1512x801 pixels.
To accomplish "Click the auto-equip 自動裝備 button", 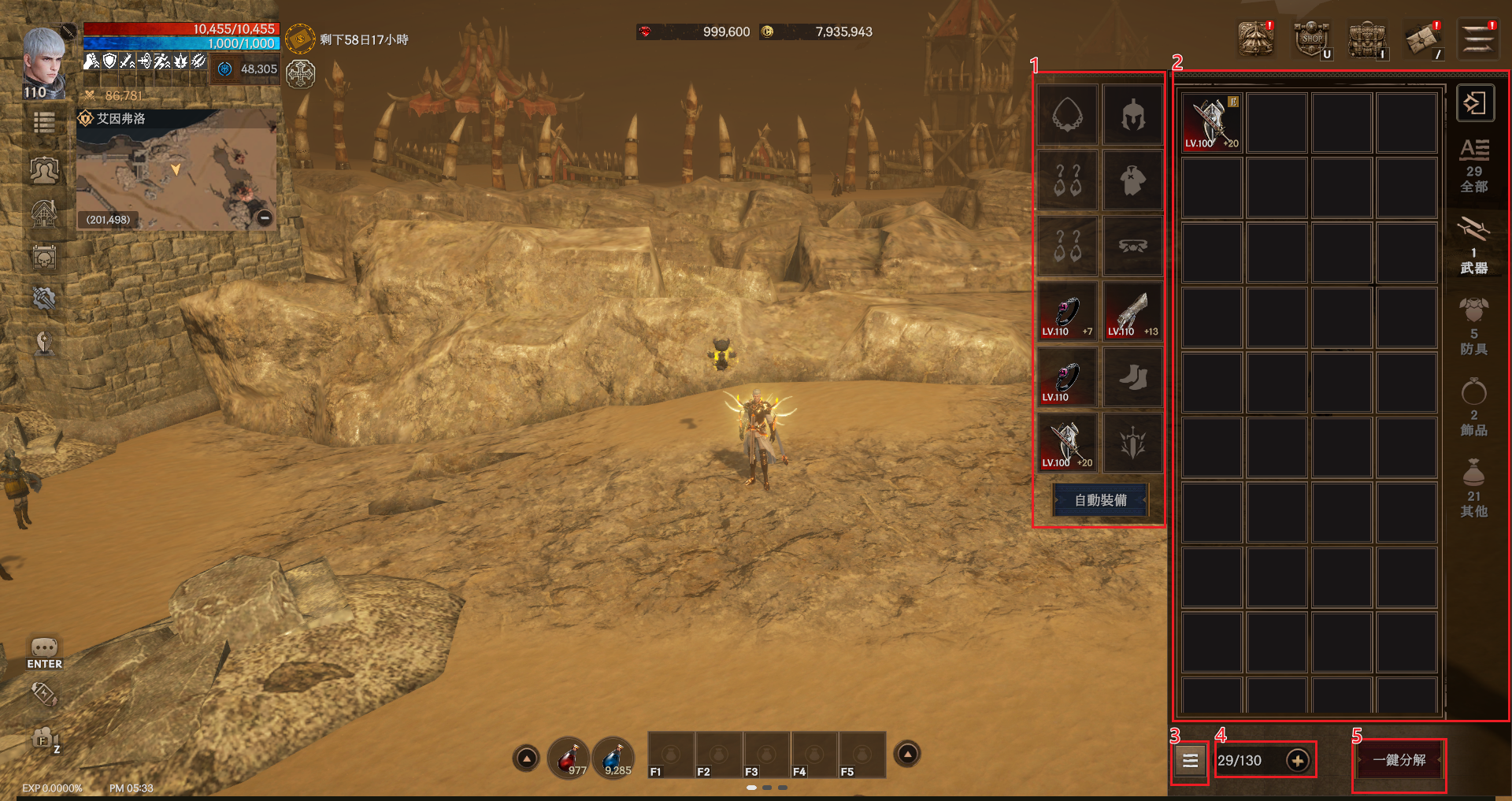I will pyautogui.click(x=1100, y=500).
